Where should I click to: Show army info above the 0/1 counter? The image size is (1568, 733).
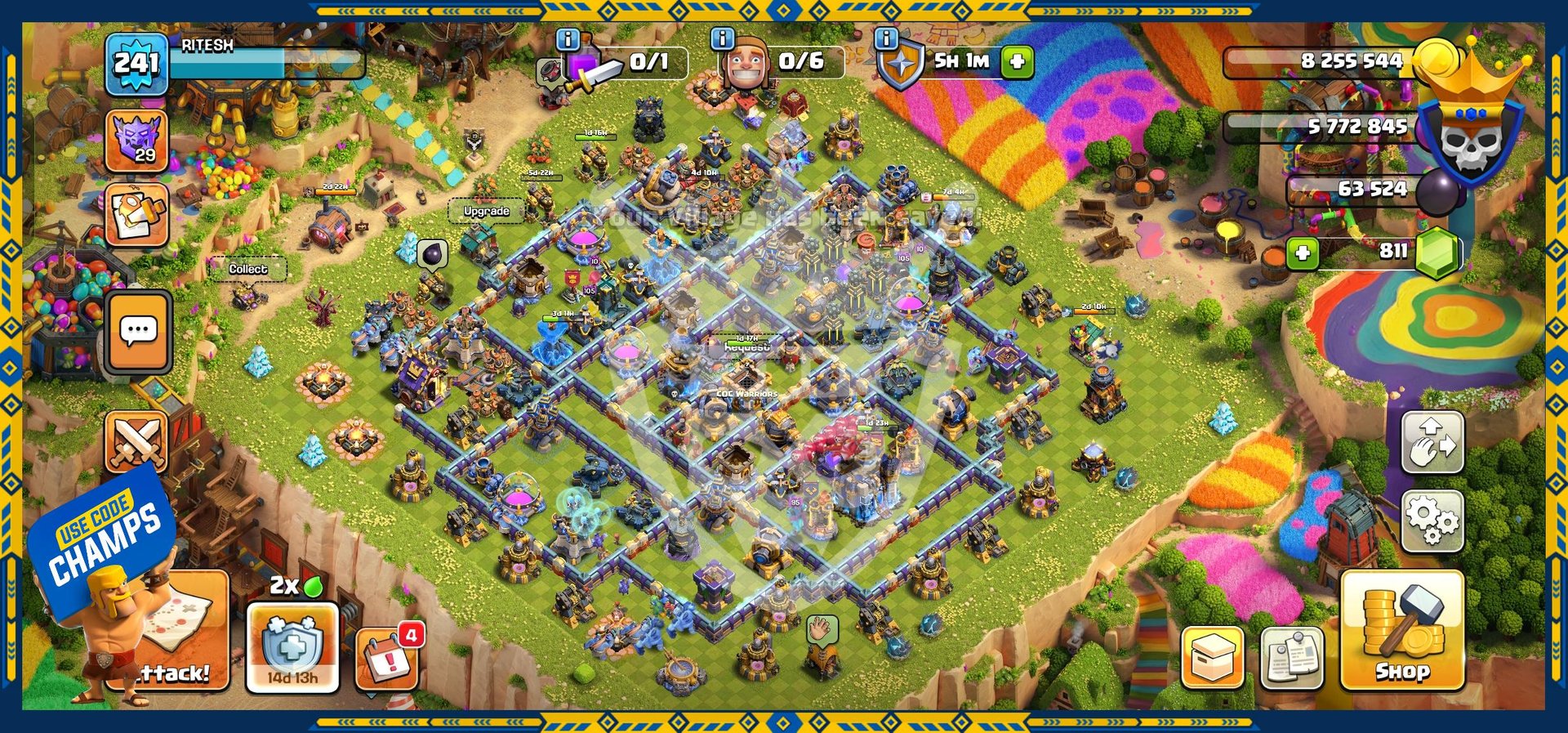[568, 38]
